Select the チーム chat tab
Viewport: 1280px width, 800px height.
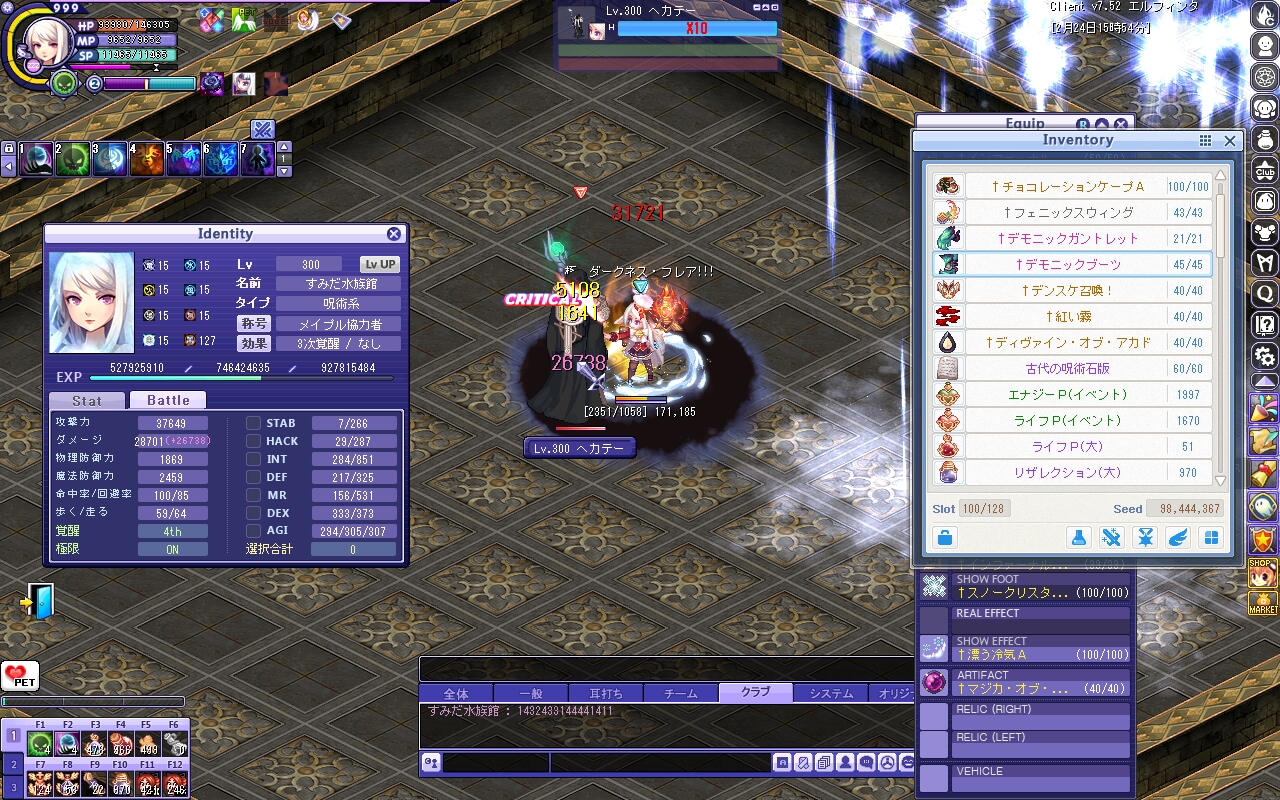click(x=680, y=693)
